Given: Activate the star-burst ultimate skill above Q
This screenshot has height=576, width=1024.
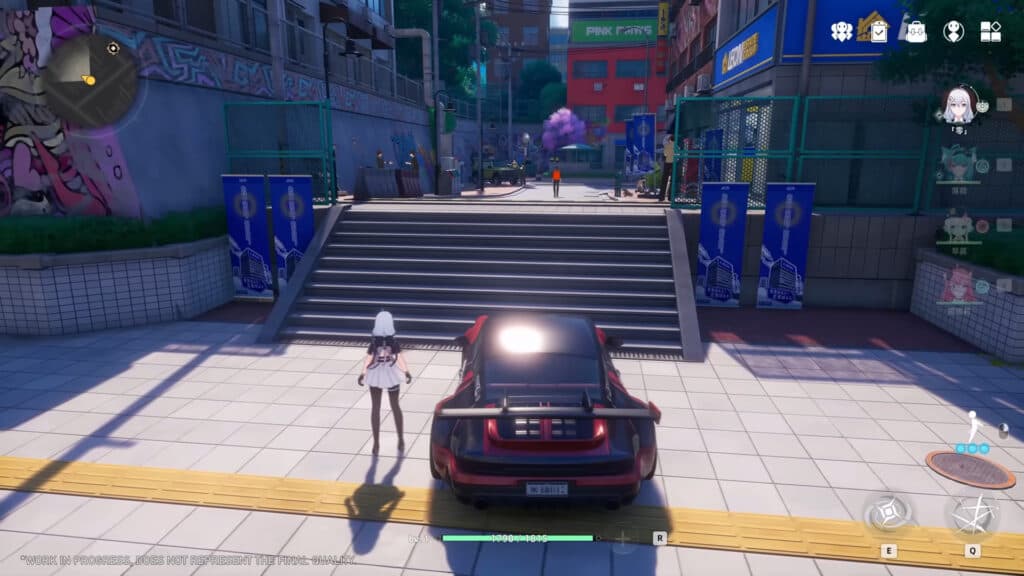Looking at the screenshot, I should [971, 514].
